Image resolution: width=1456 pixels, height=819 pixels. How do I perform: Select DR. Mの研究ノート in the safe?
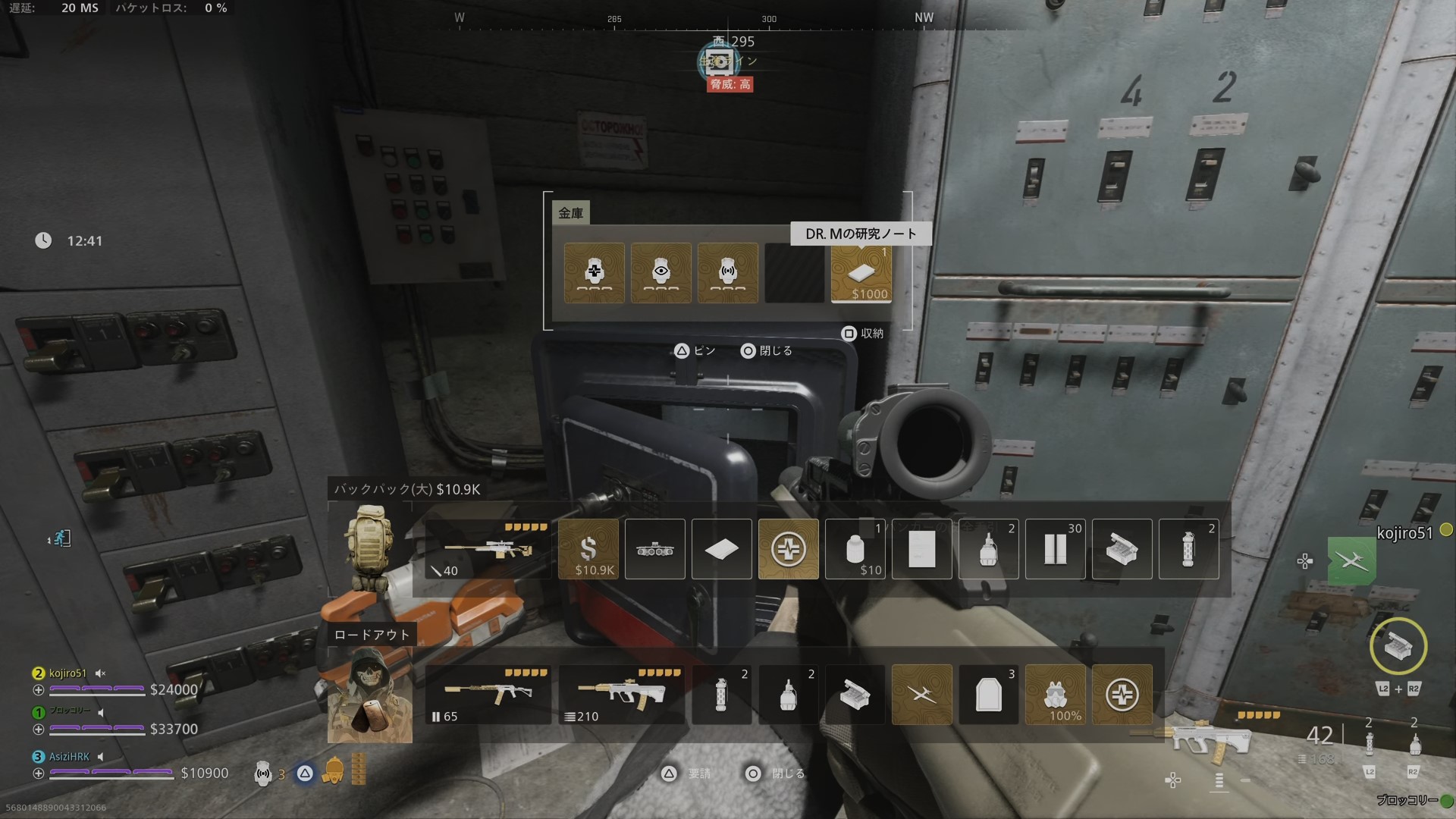coord(861,273)
